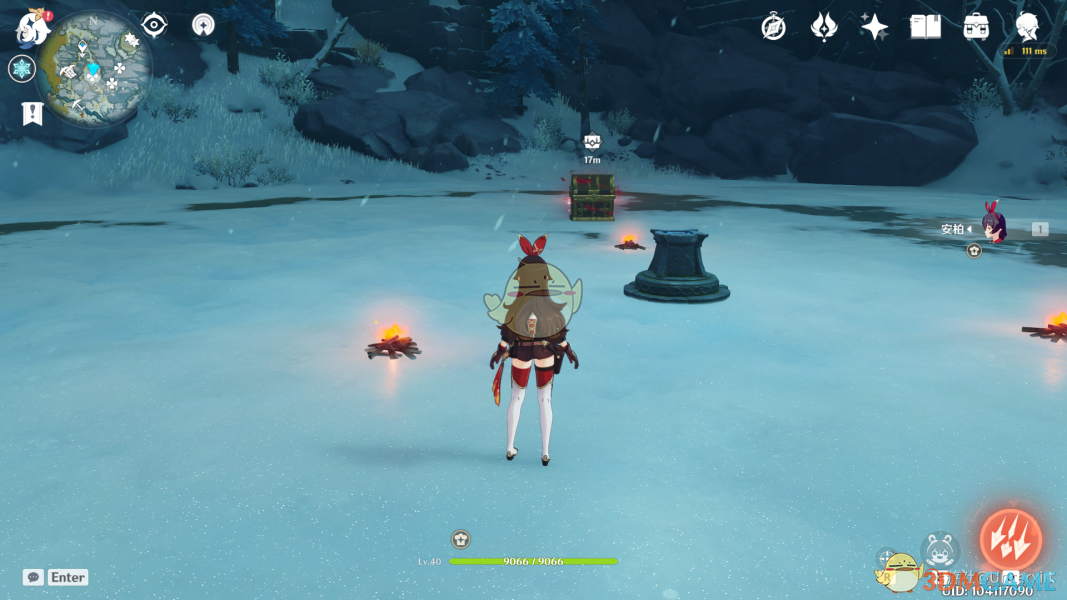This screenshot has width=1067, height=600.
Task: Toggle the crosshair aim mode button
Action: 887,559
